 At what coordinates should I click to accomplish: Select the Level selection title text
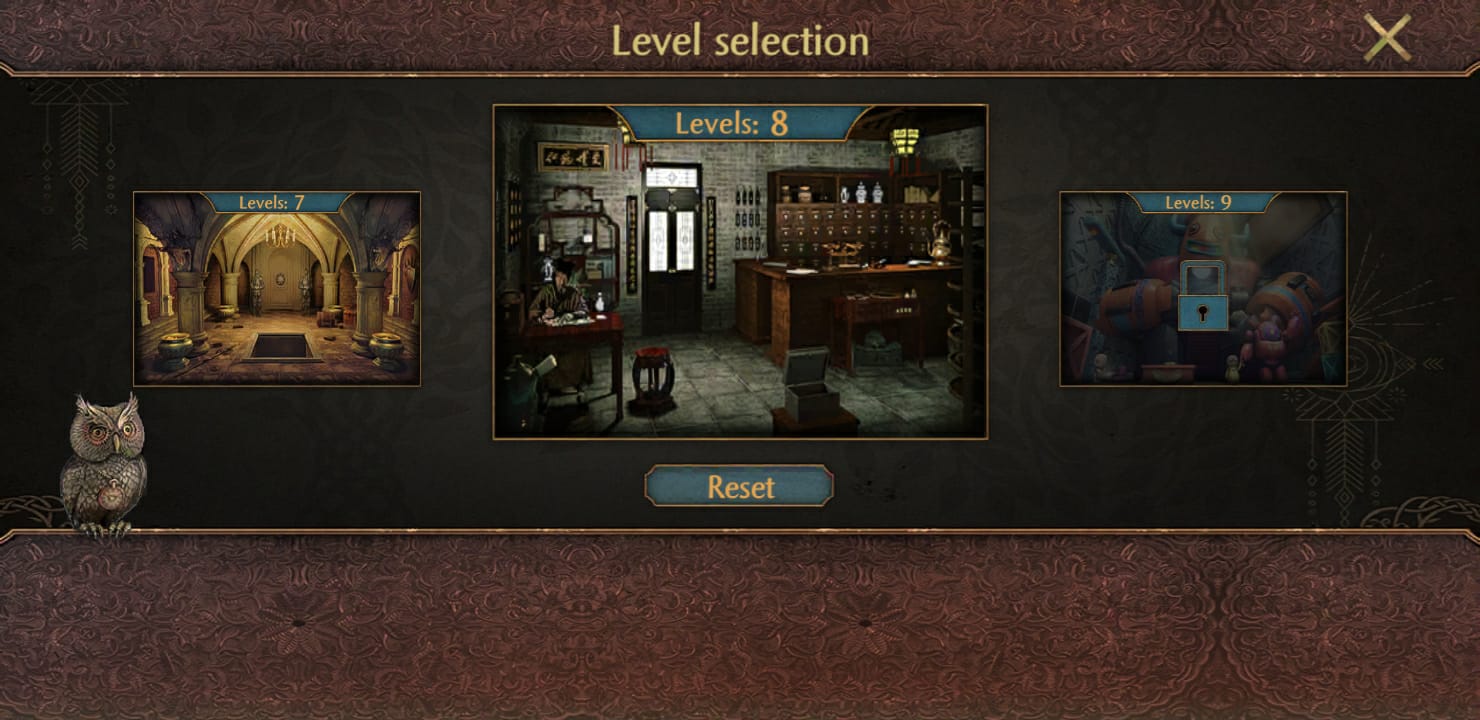click(x=740, y=40)
